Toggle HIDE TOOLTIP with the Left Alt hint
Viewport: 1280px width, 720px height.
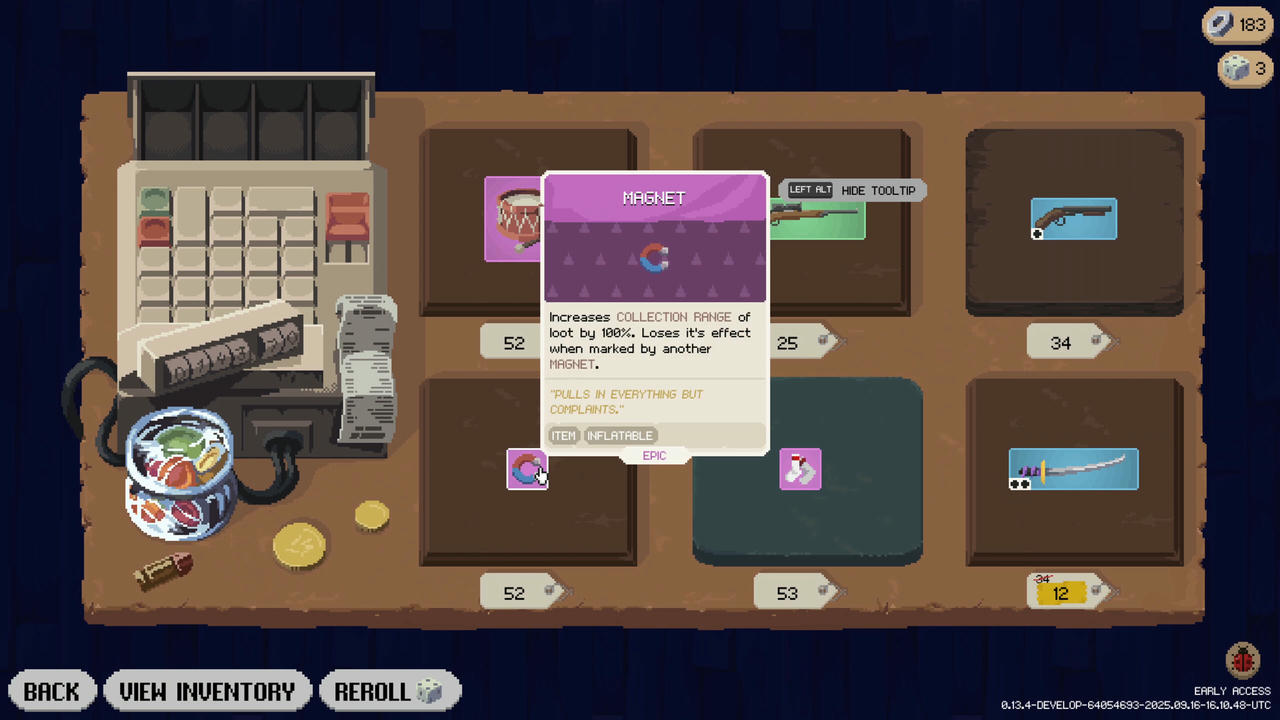pos(851,190)
